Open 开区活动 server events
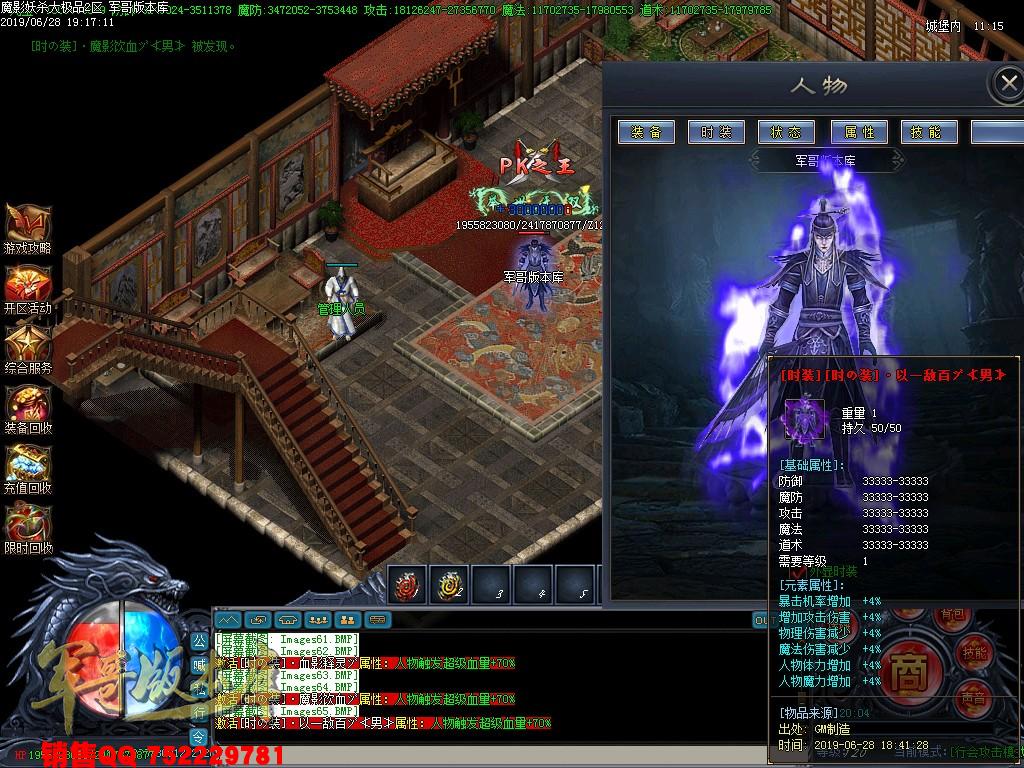Screen dimensions: 1024x768 click(27, 289)
